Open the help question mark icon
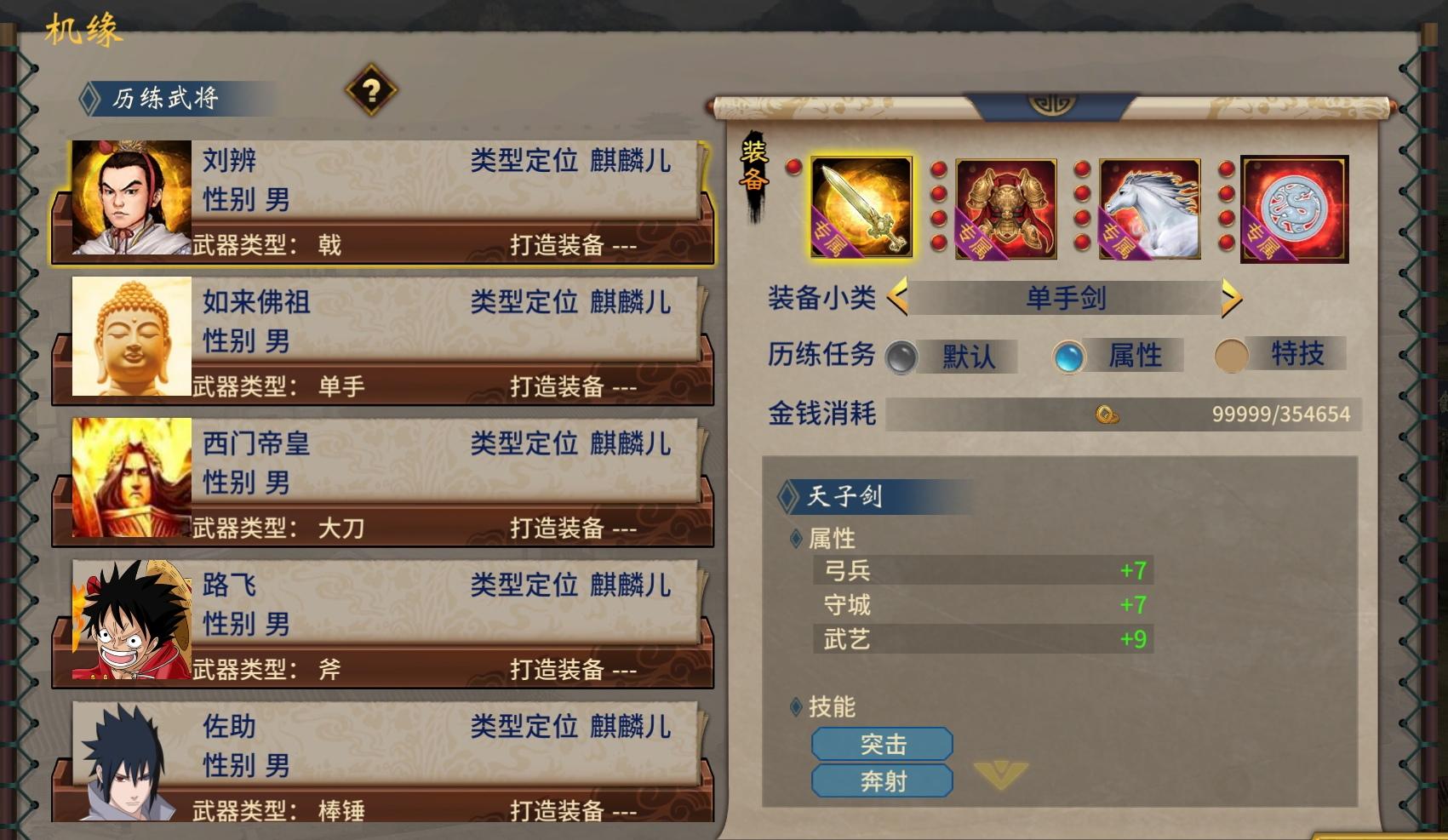The height and width of the screenshot is (840, 1448). pos(372,92)
